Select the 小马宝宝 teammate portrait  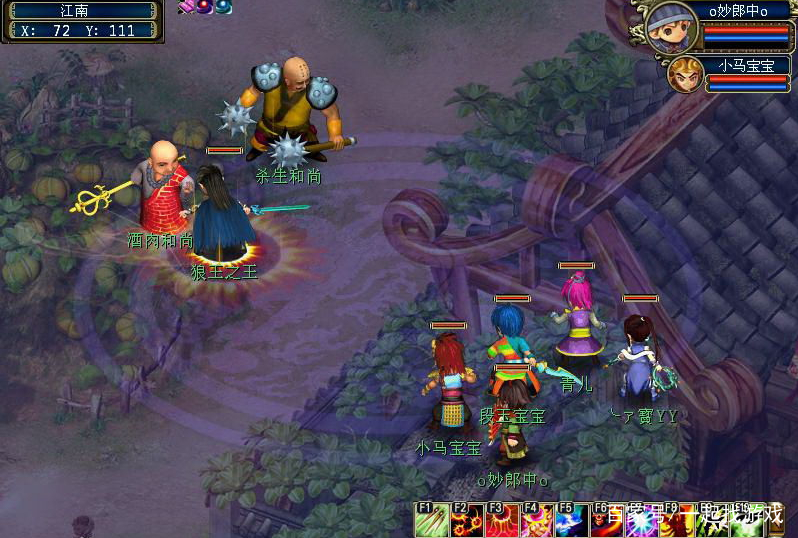685,74
